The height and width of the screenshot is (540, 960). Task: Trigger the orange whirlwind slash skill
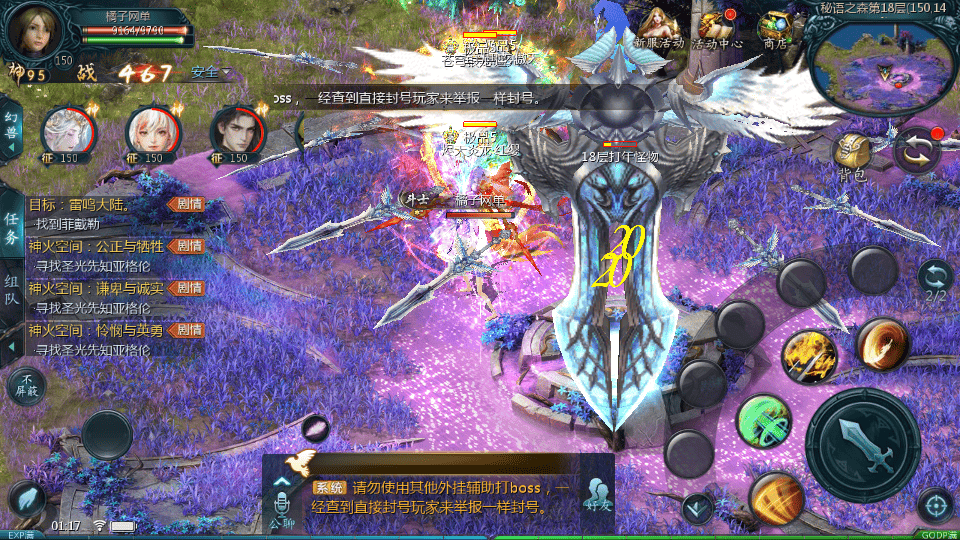tap(777, 496)
